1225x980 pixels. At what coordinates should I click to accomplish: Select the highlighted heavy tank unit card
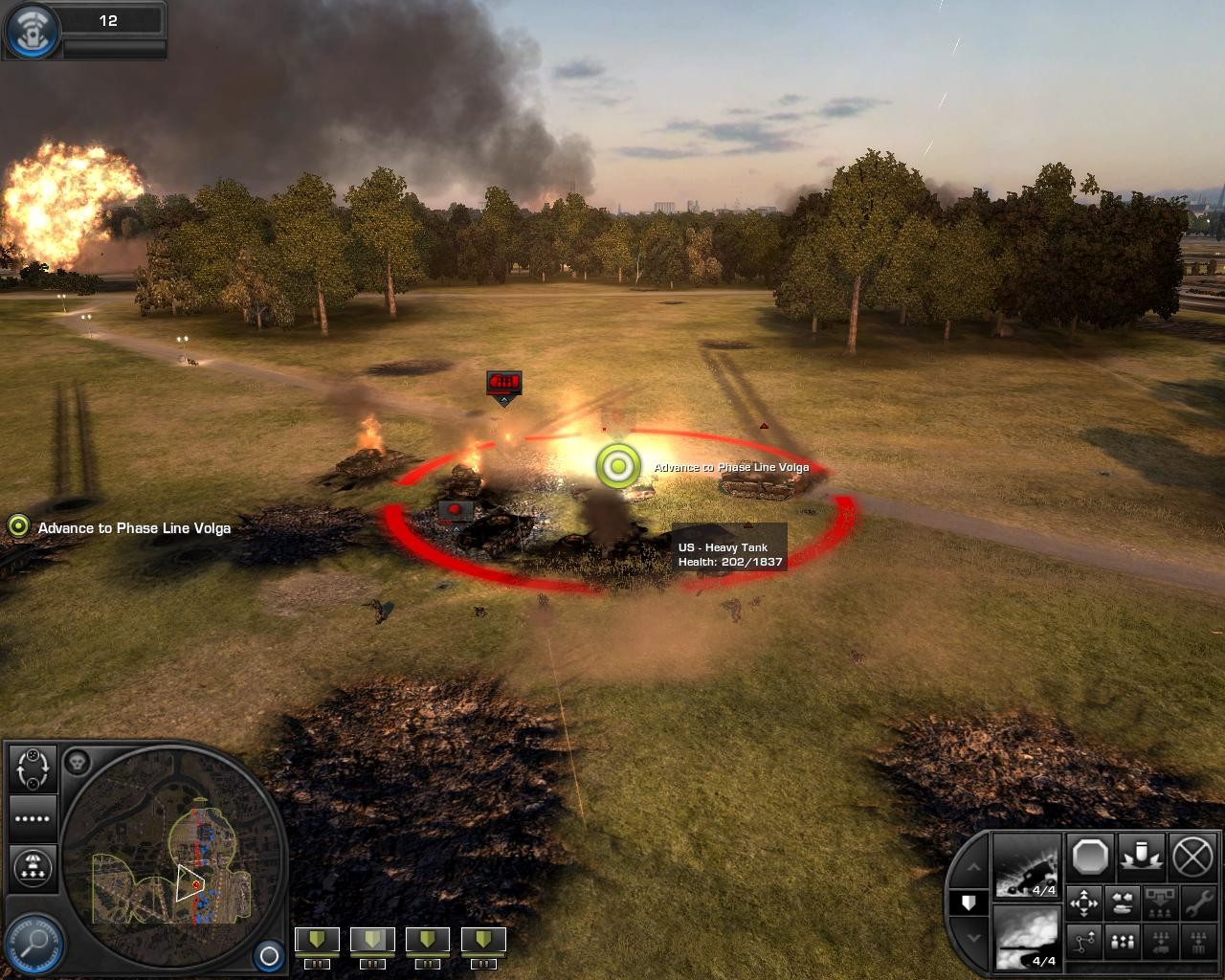click(x=371, y=941)
